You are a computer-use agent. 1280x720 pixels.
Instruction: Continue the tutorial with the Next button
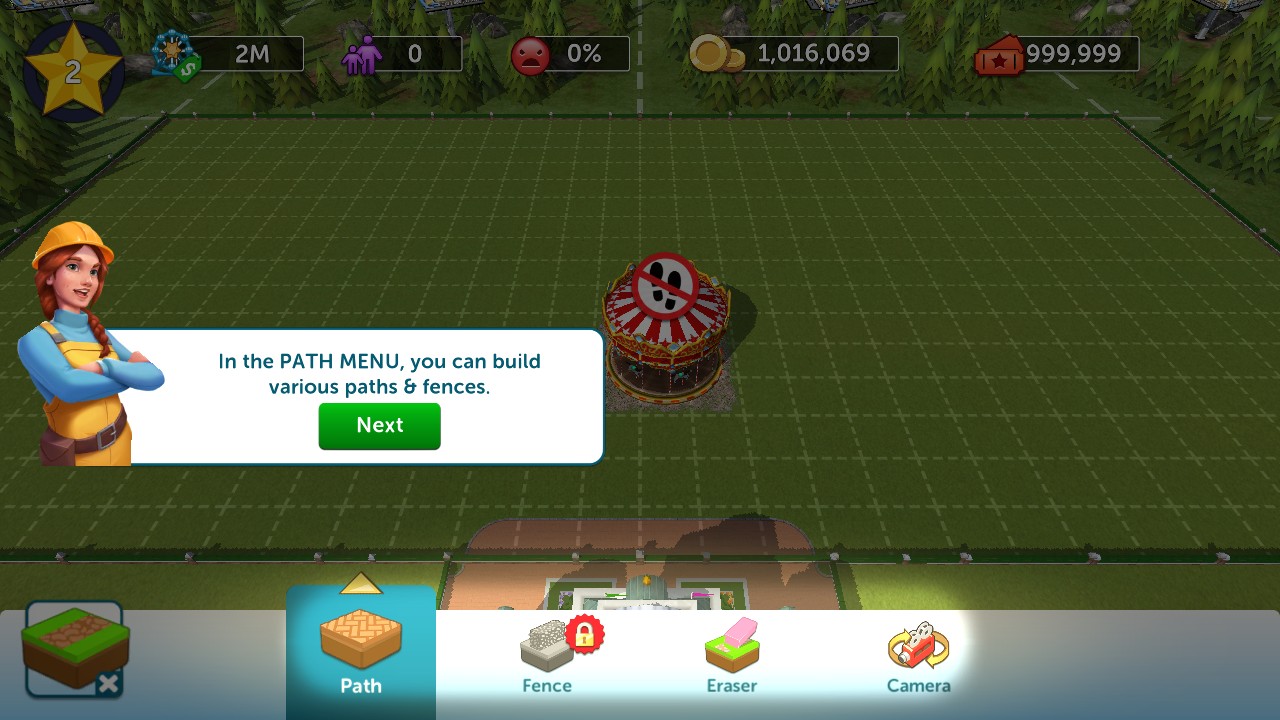coord(379,426)
